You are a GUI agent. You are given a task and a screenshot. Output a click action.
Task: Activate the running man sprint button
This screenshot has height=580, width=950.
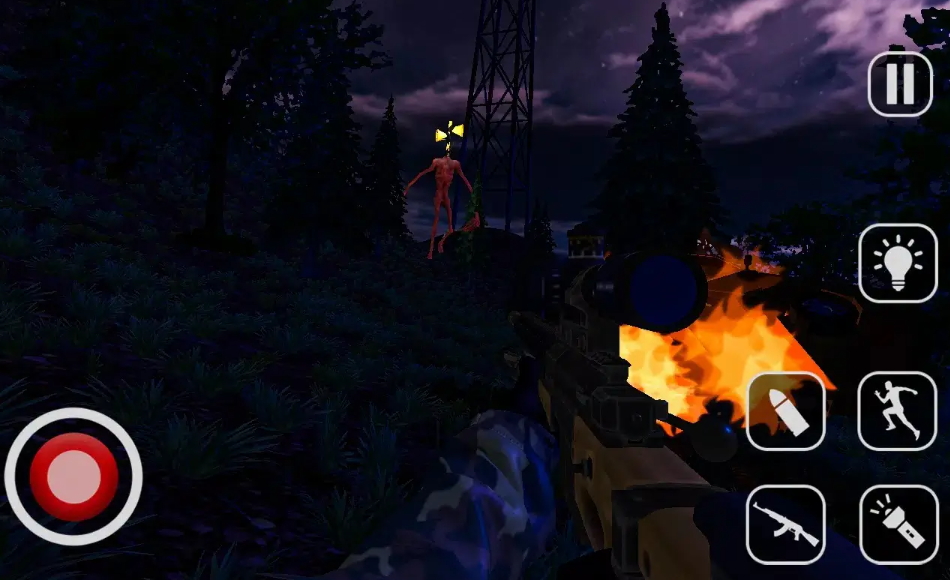coord(898,411)
